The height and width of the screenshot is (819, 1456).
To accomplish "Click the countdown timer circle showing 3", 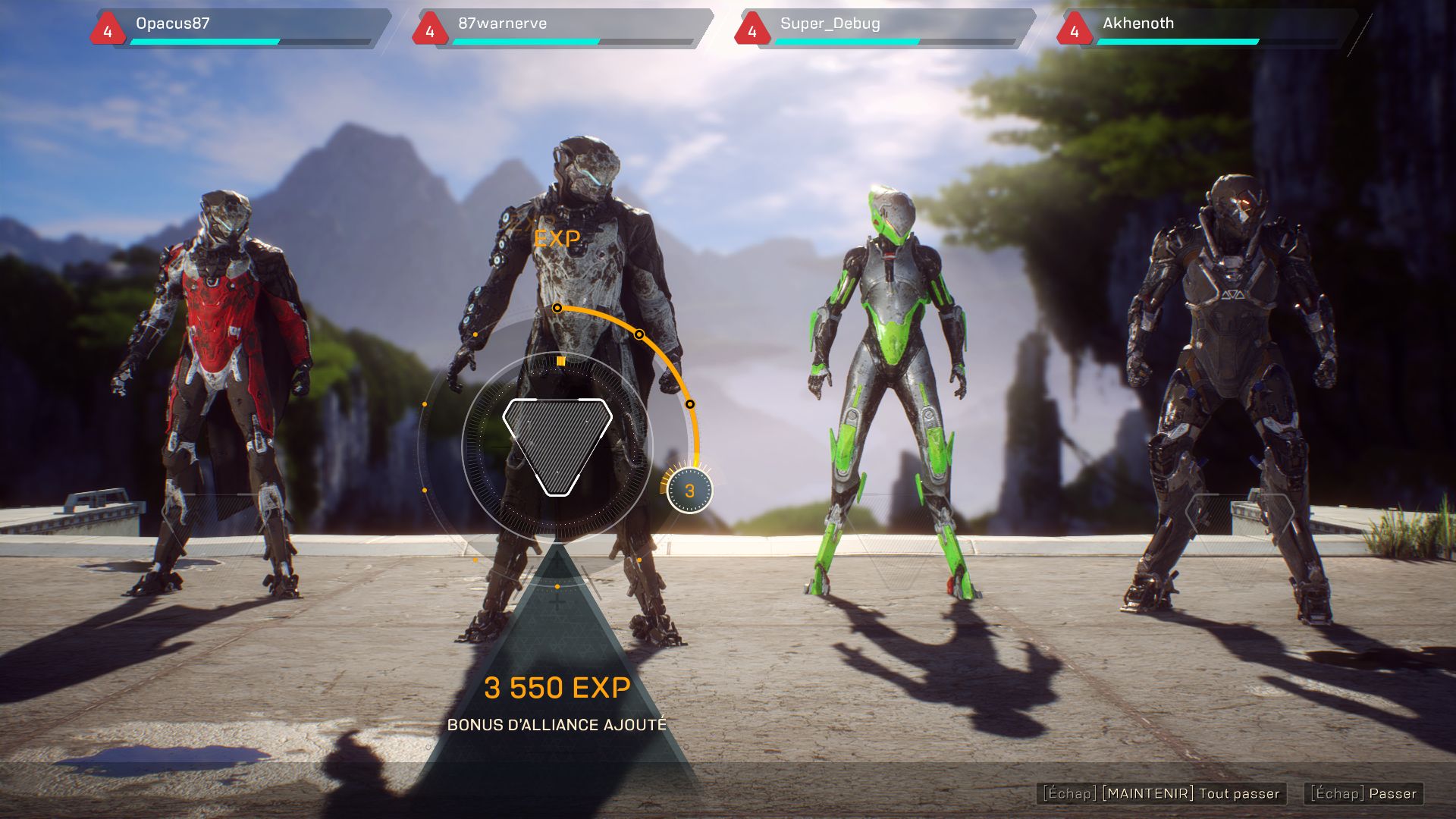I will click(689, 491).
